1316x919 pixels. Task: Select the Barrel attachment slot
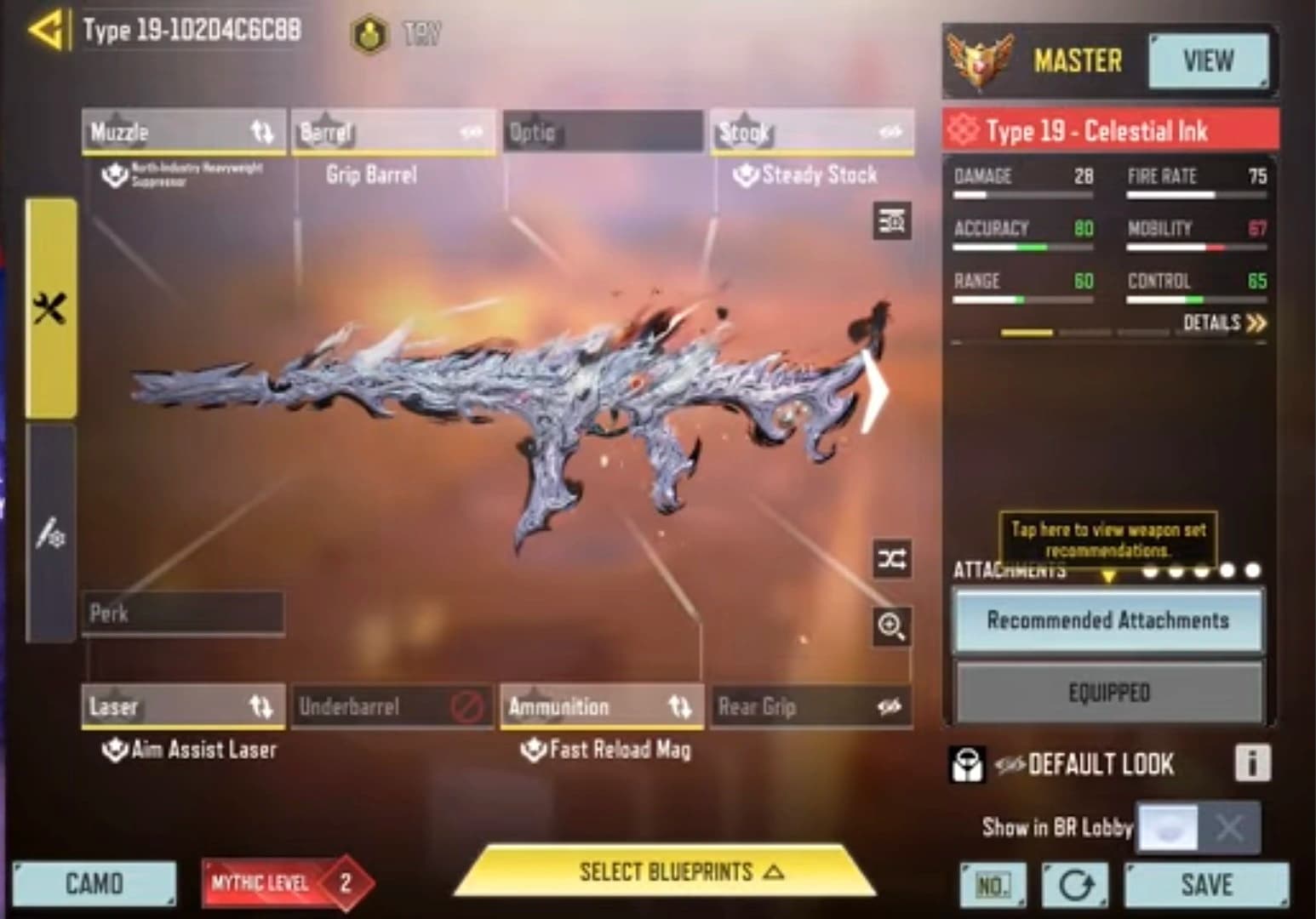point(392,132)
